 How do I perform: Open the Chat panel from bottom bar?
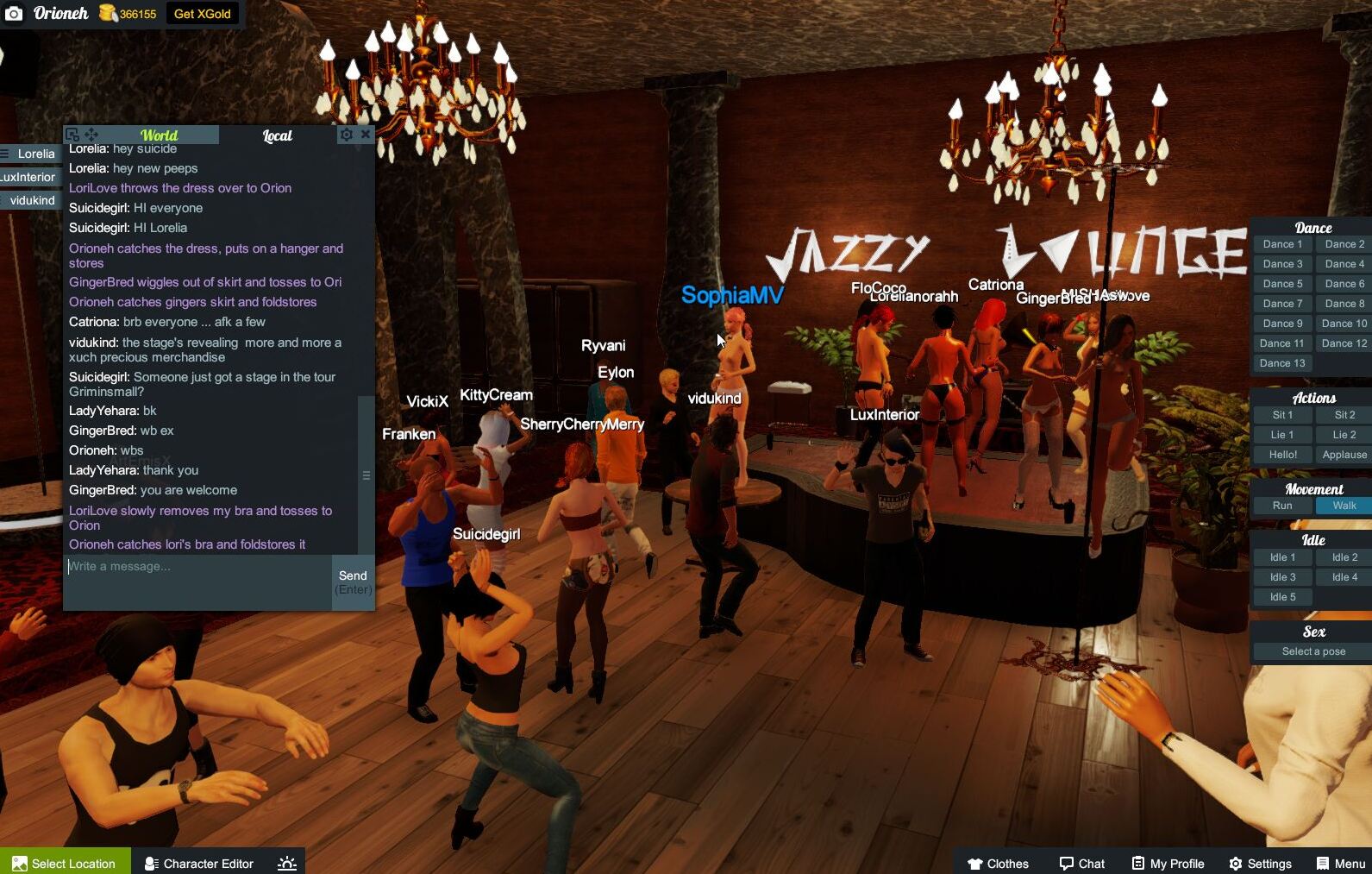tap(1081, 863)
